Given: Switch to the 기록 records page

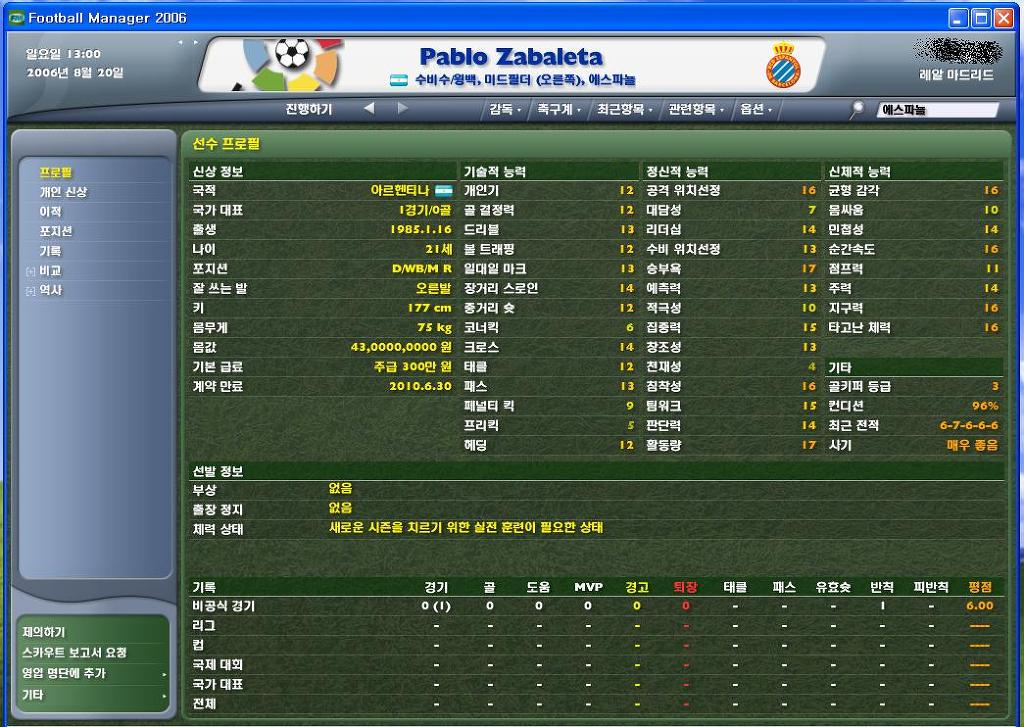Looking at the screenshot, I should tap(50, 251).
